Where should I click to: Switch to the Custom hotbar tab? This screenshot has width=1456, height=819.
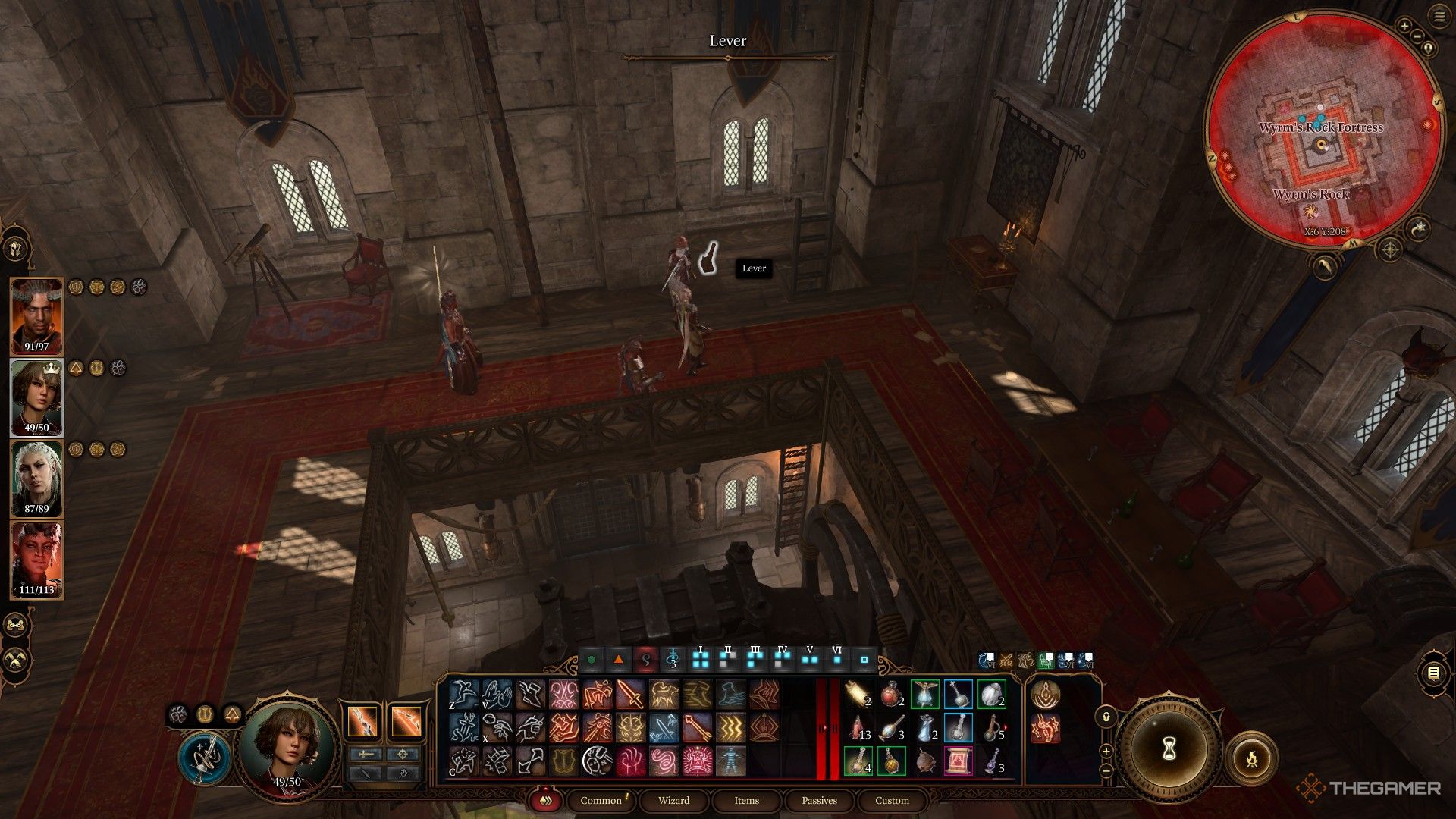point(892,800)
